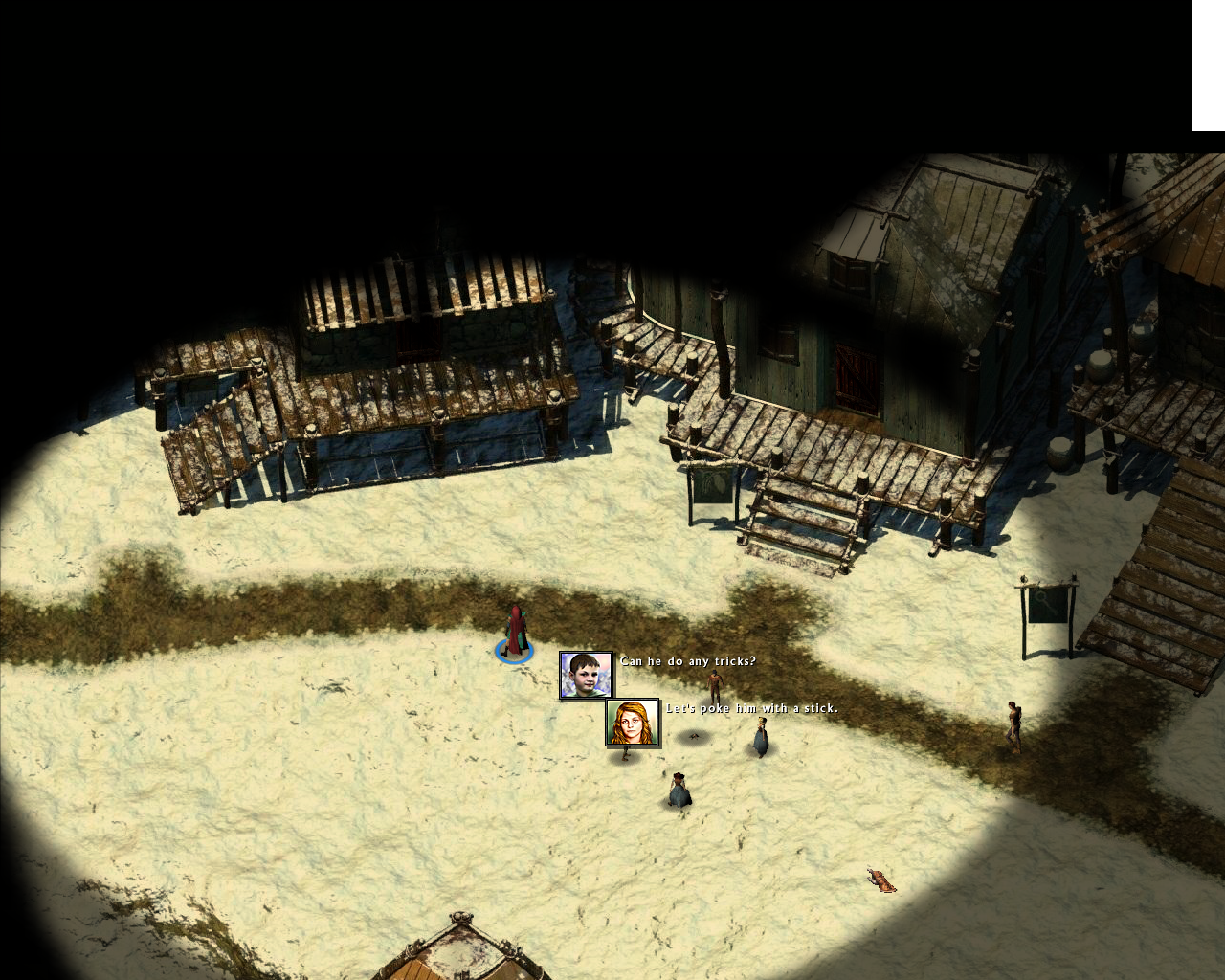Click the red-haired girl's speech portrait

click(x=633, y=723)
